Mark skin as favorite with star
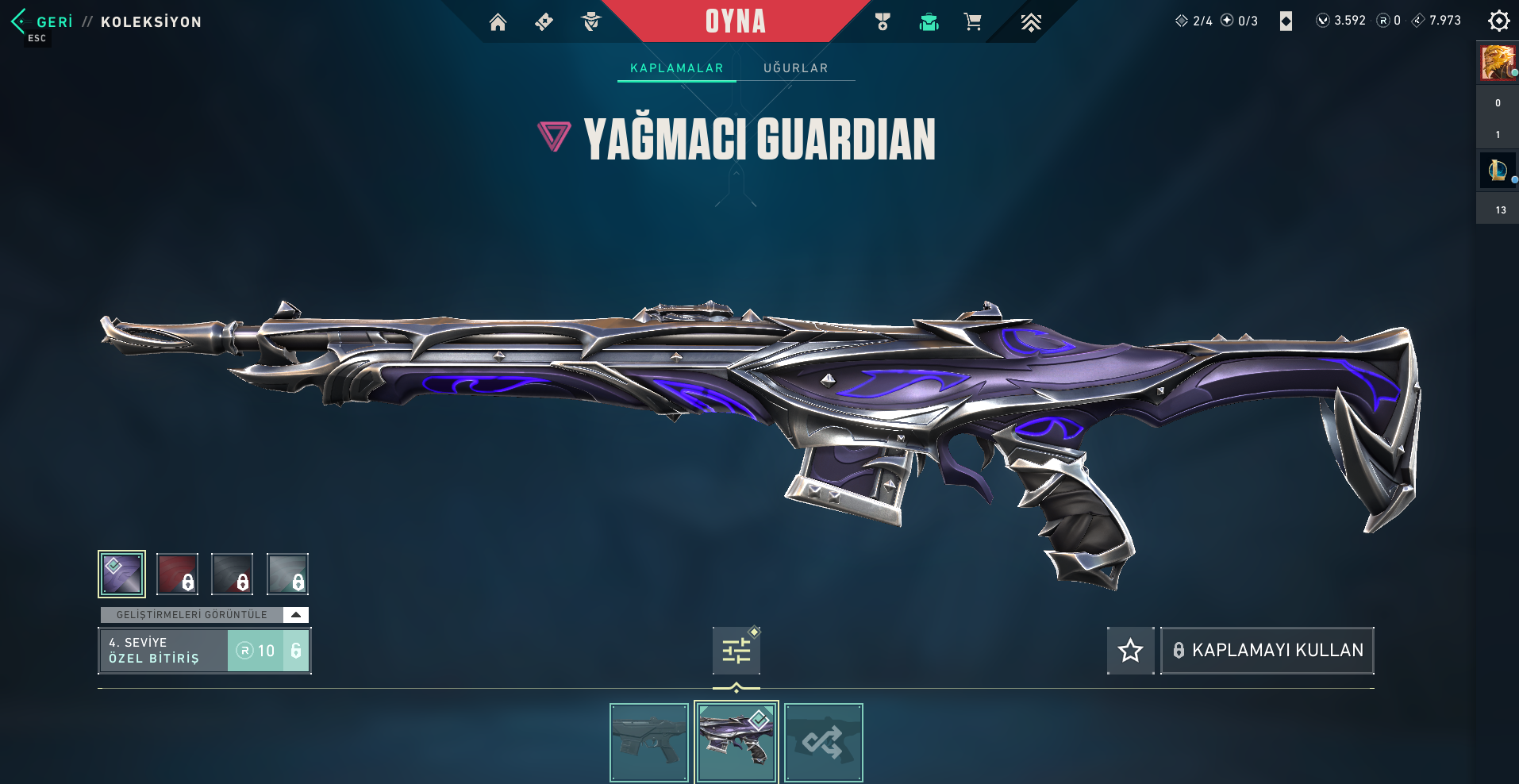Image resolution: width=1519 pixels, height=784 pixels. click(1130, 651)
